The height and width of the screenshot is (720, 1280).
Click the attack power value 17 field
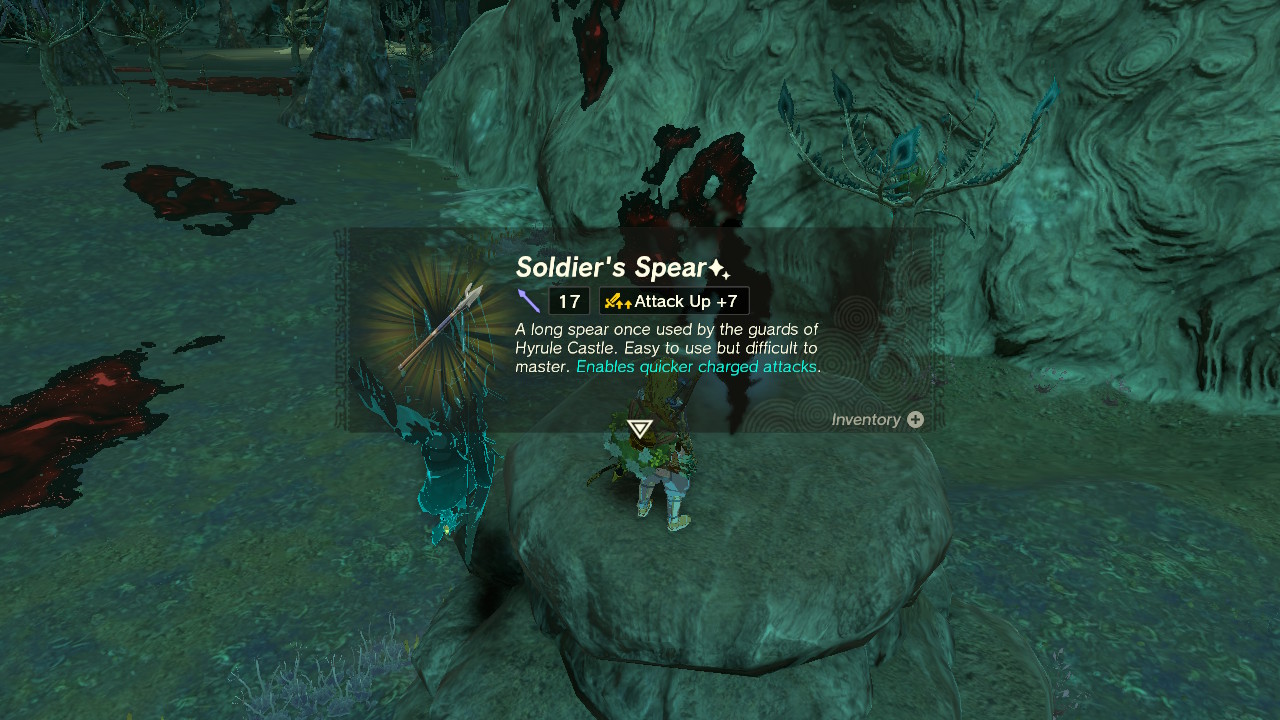pos(569,300)
